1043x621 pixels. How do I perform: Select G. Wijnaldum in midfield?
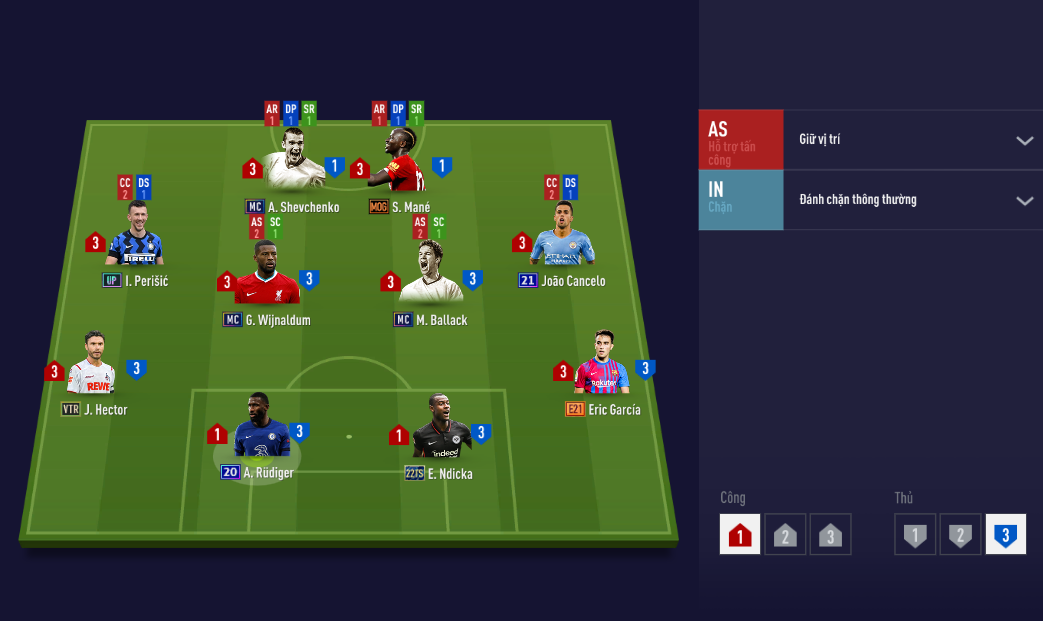(266, 274)
